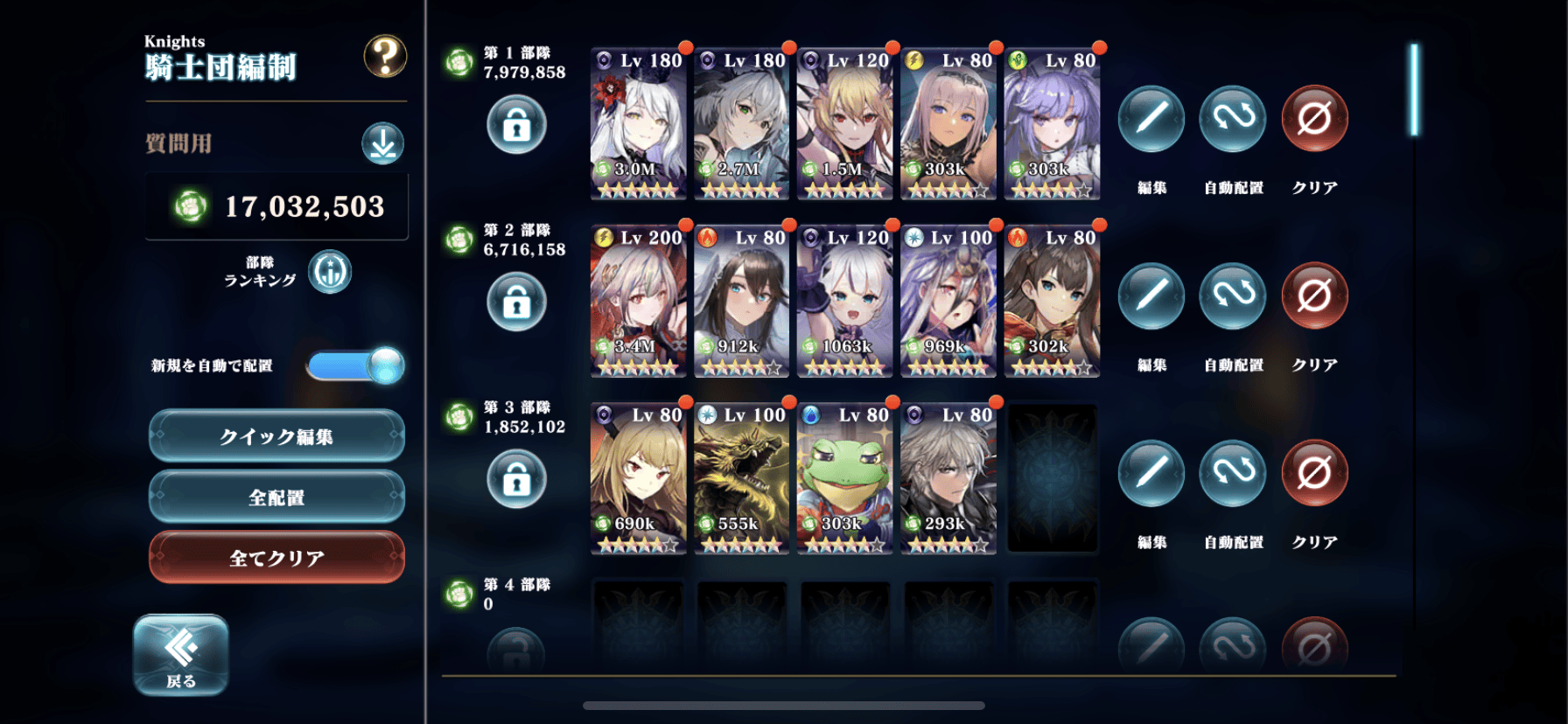1568x724 pixels.
Task: Toggle the lock for squad 第2部隊
Action: point(516,303)
